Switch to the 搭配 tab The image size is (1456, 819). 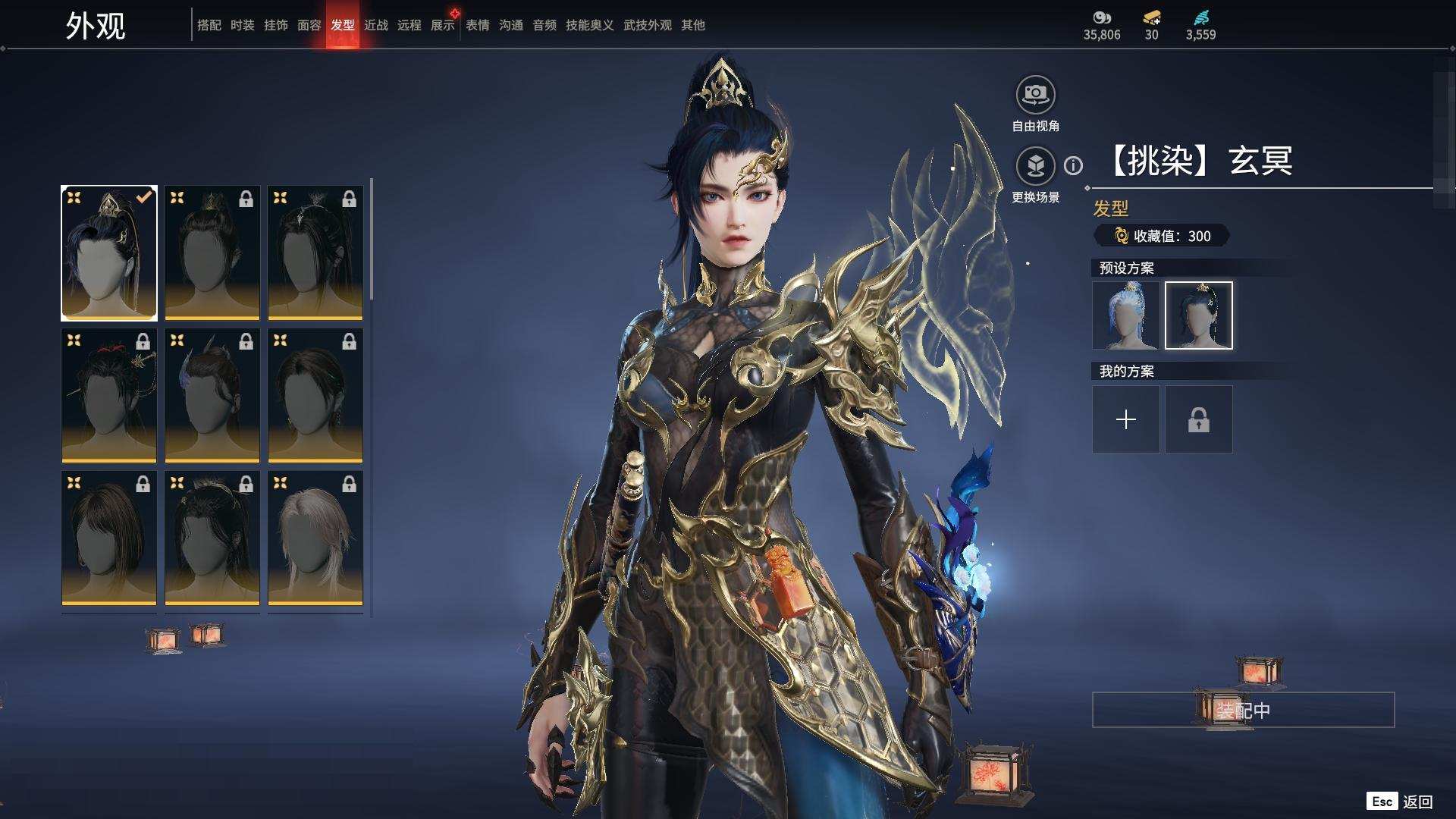click(x=209, y=25)
